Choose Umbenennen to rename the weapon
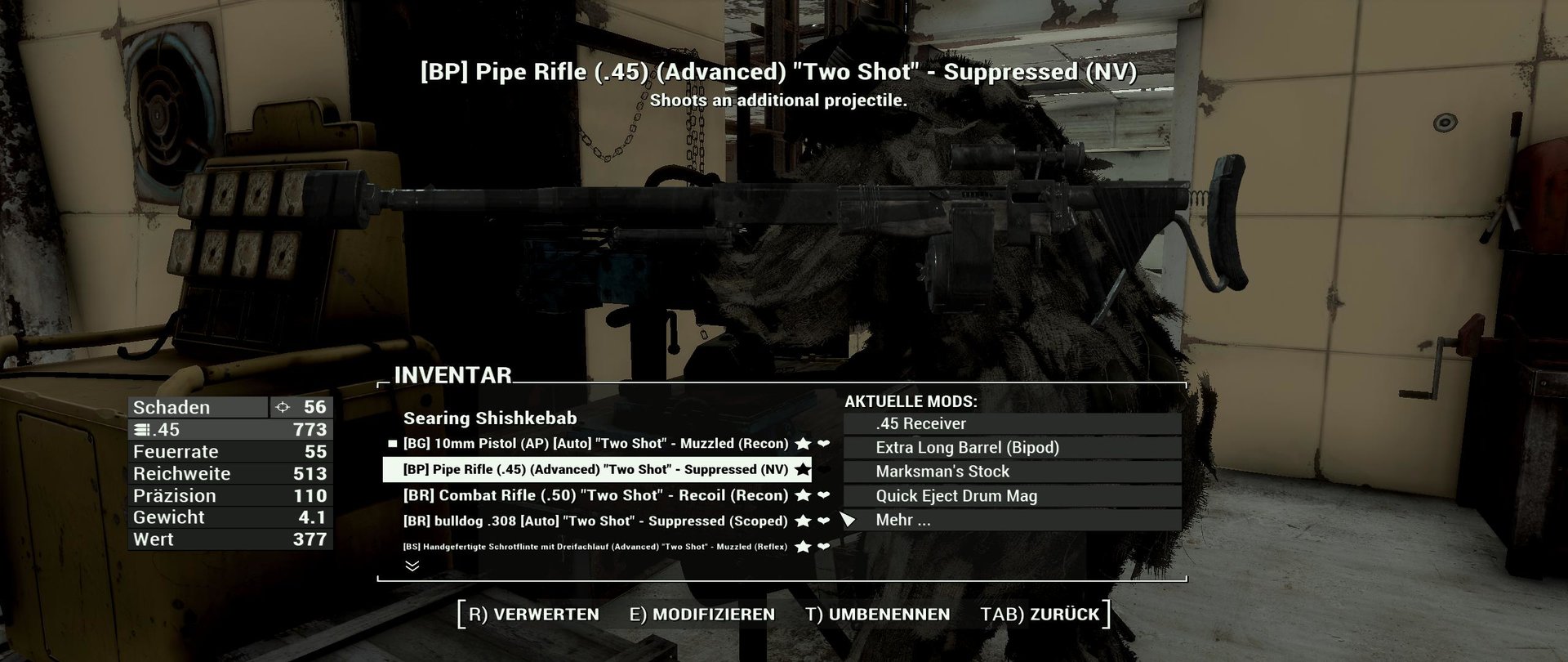Image resolution: width=1568 pixels, height=662 pixels. point(877,615)
